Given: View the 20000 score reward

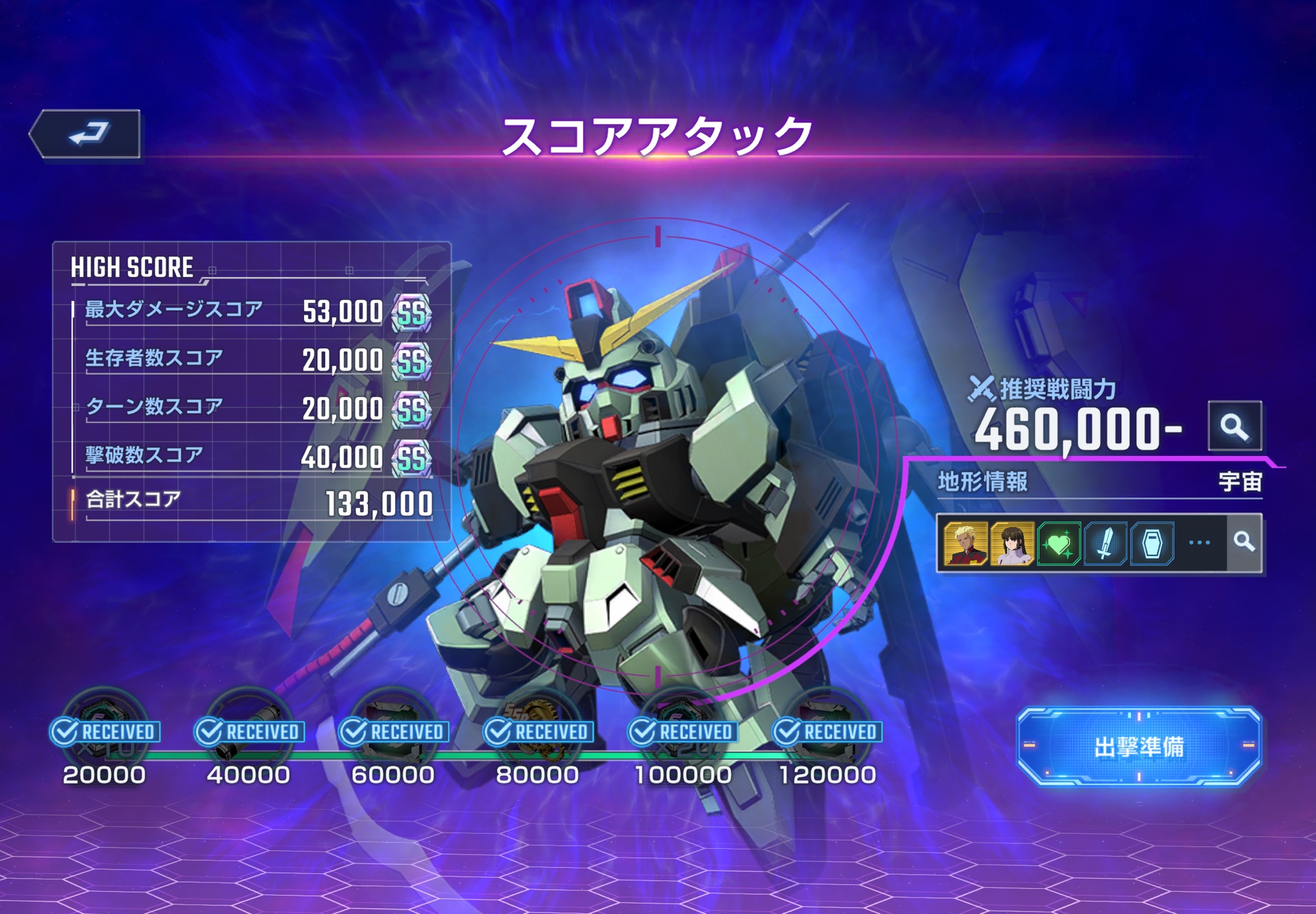Looking at the screenshot, I should [x=105, y=727].
